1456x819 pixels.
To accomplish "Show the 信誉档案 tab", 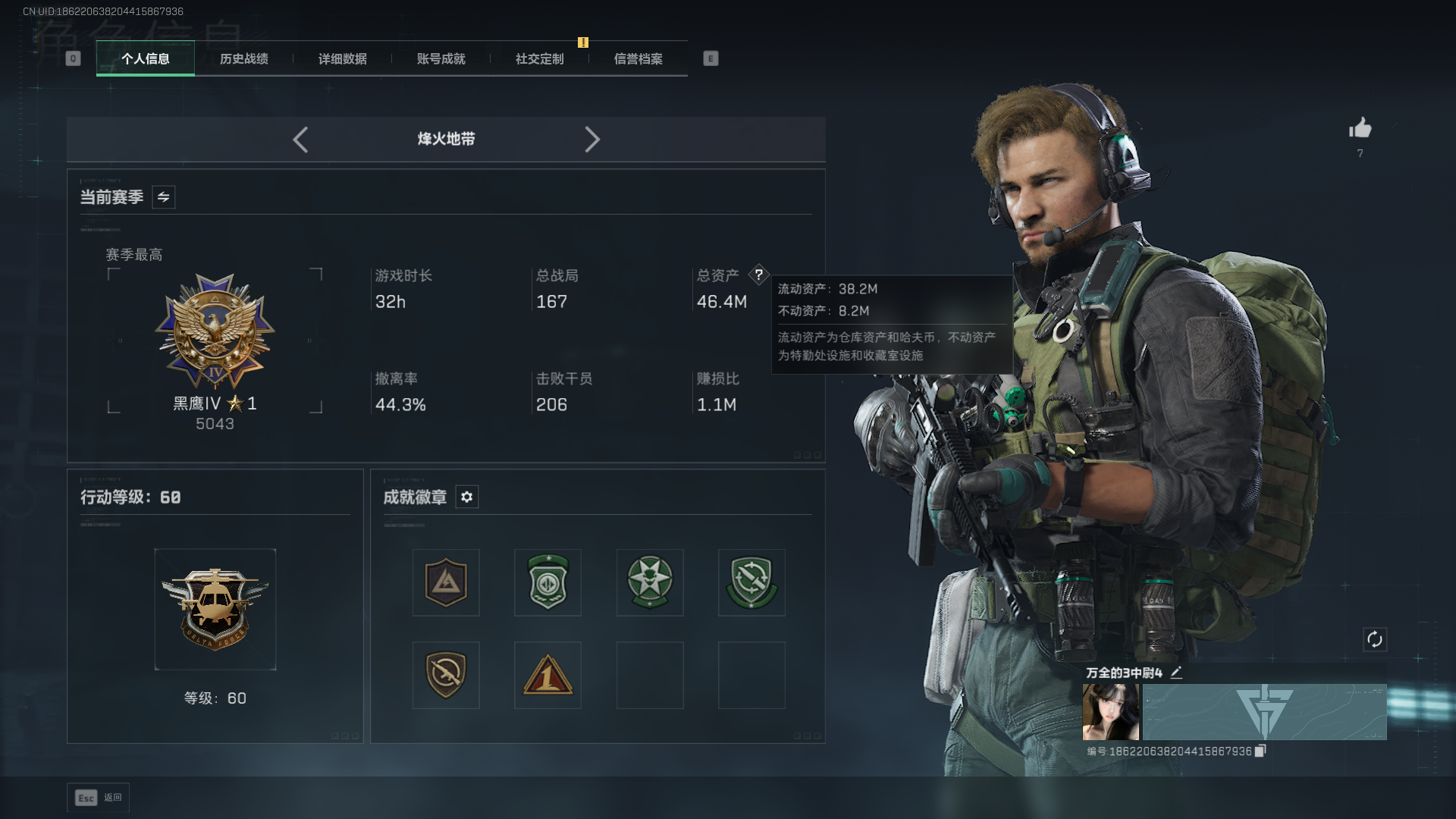I will [x=638, y=58].
